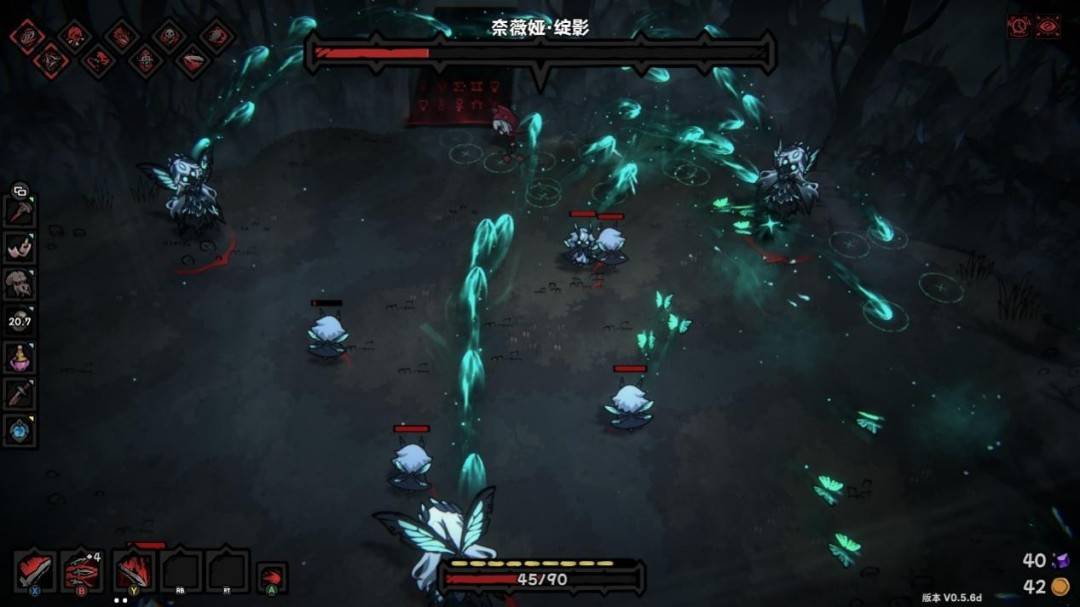The height and width of the screenshot is (607, 1080).
Task: Use the pink potion flask item
Action: coord(20,357)
